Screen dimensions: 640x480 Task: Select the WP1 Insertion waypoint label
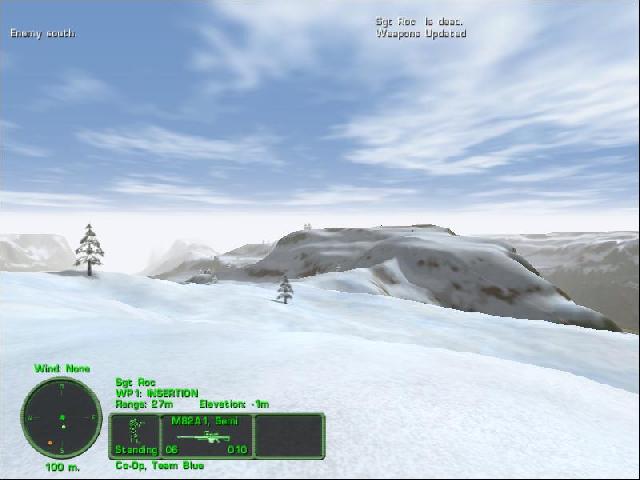[157, 393]
